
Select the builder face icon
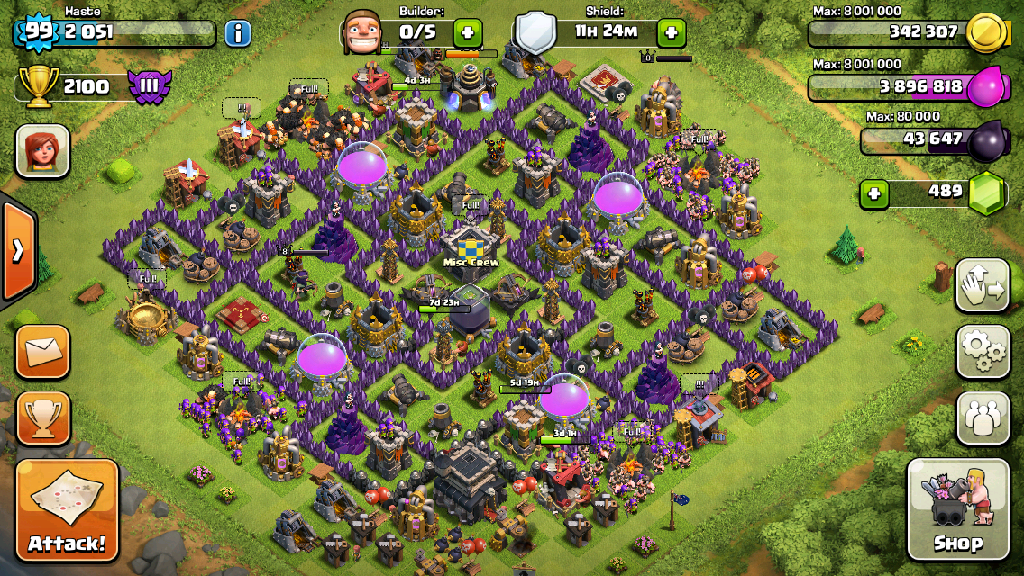pos(362,33)
